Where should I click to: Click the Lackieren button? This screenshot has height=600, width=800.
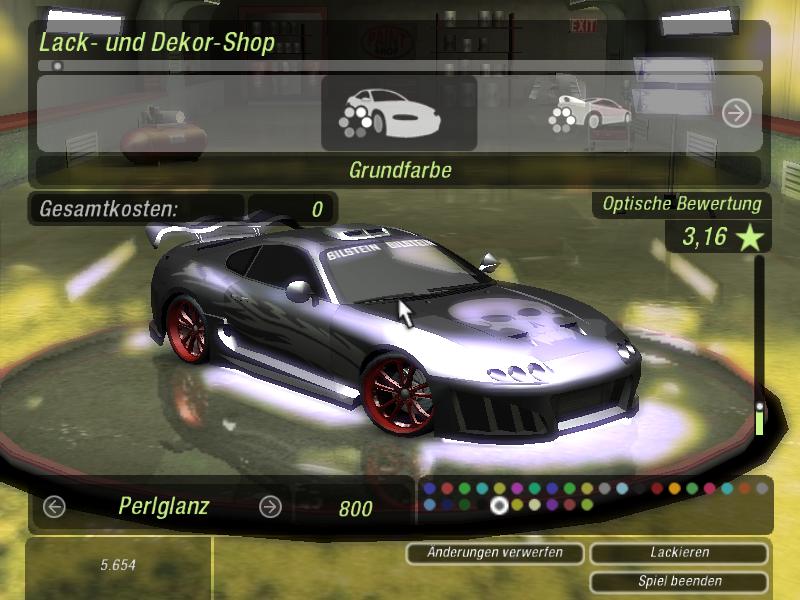point(679,552)
